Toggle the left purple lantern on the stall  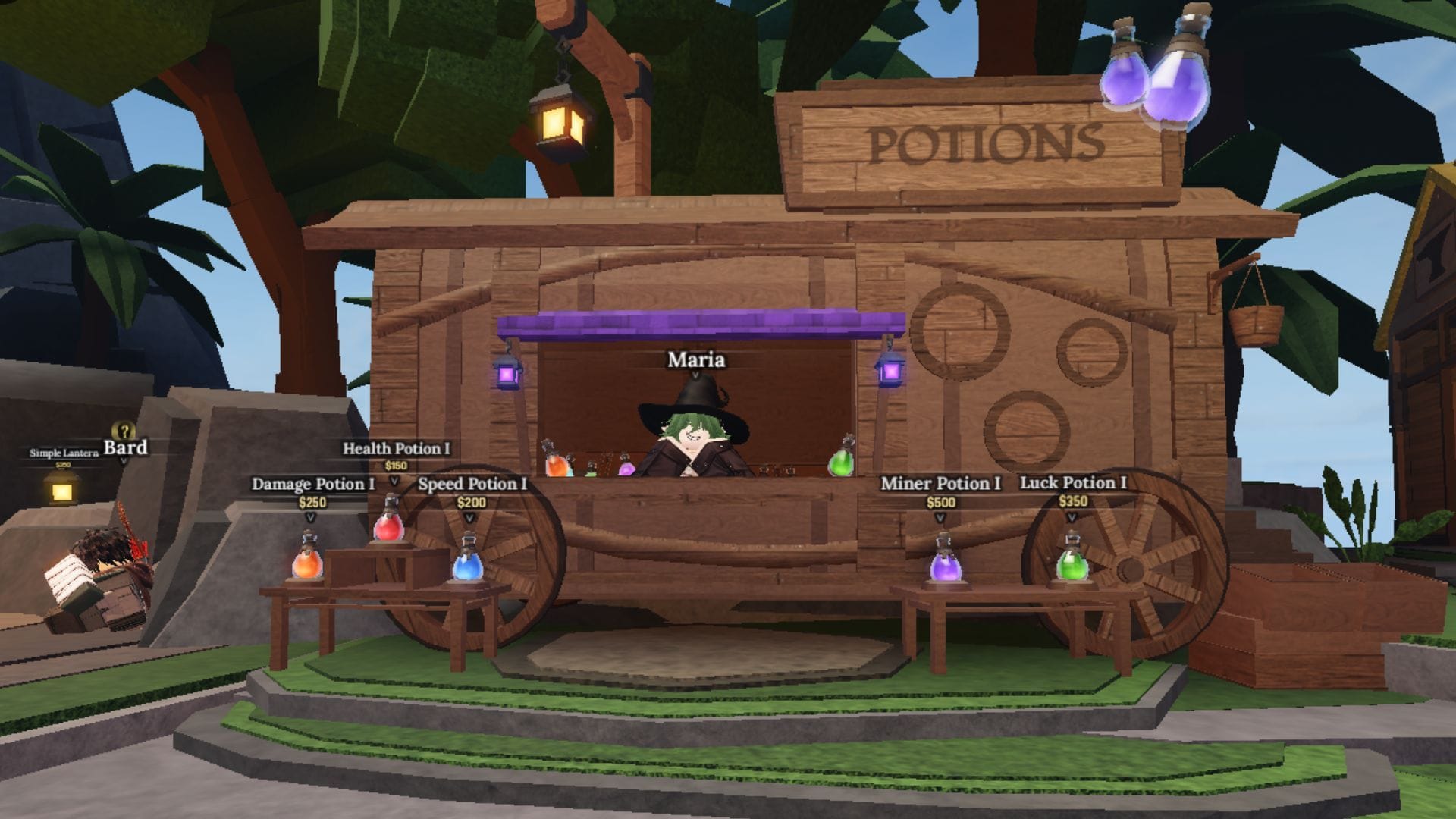pyautogui.click(x=507, y=372)
